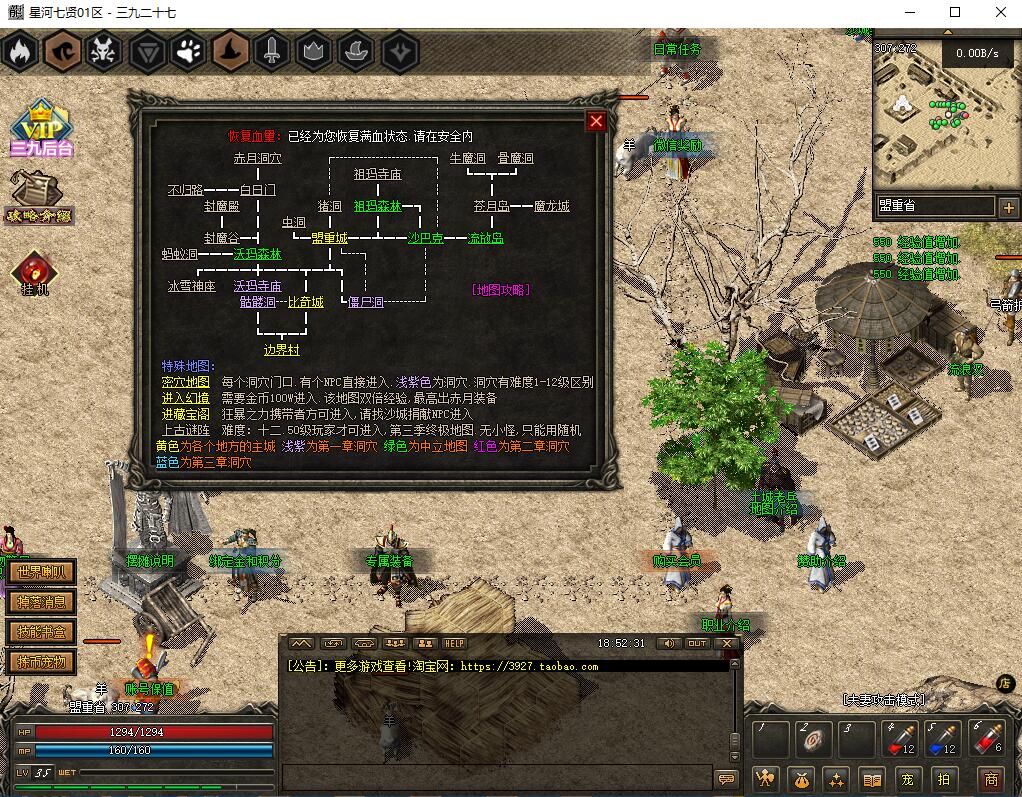Screen dimensions: 1022x797
Task: Enter the 密穴地图 special map
Action: tap(186, 382)
